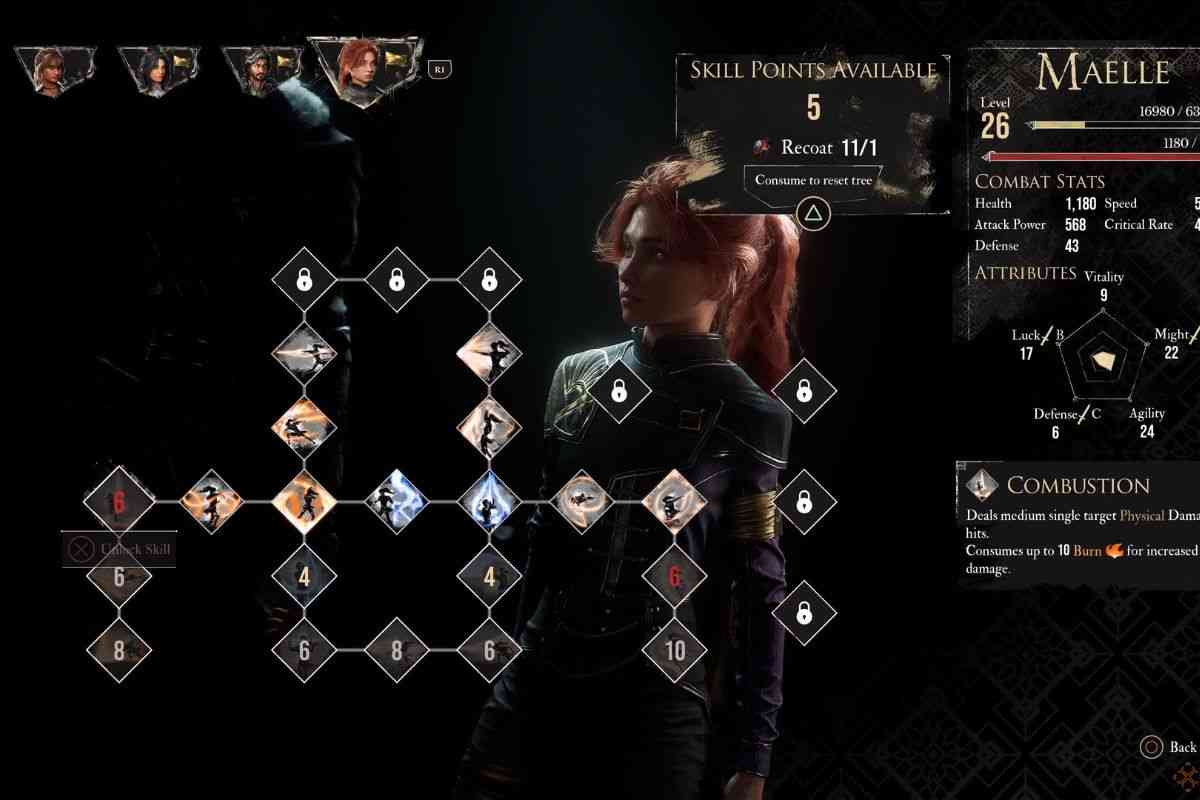Click the red 6-cost node beside Unlock Skill

119,500
